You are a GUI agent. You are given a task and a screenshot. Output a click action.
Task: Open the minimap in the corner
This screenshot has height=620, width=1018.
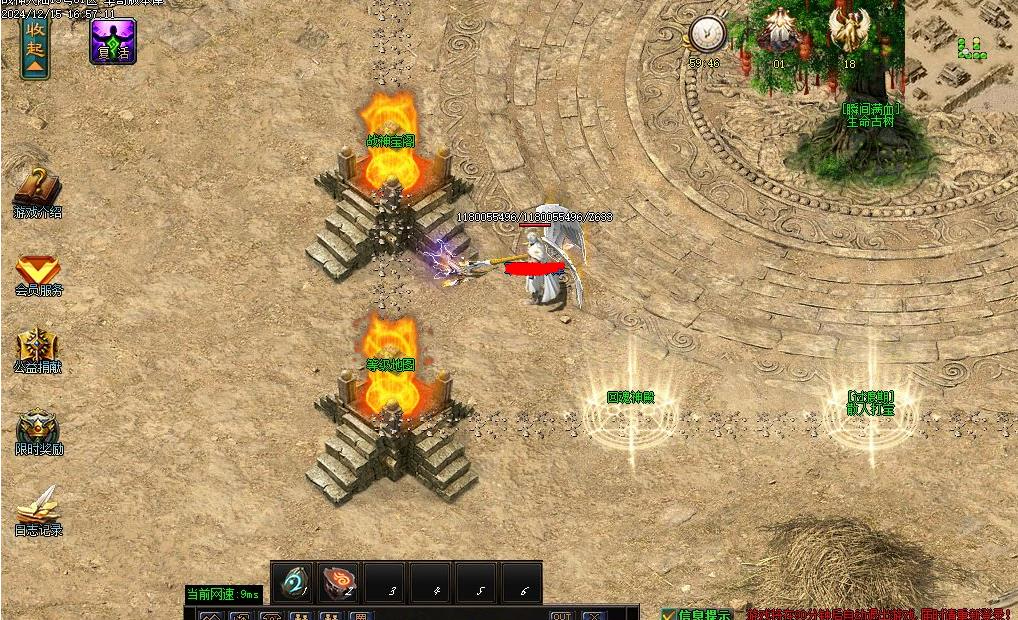point(961,43)
